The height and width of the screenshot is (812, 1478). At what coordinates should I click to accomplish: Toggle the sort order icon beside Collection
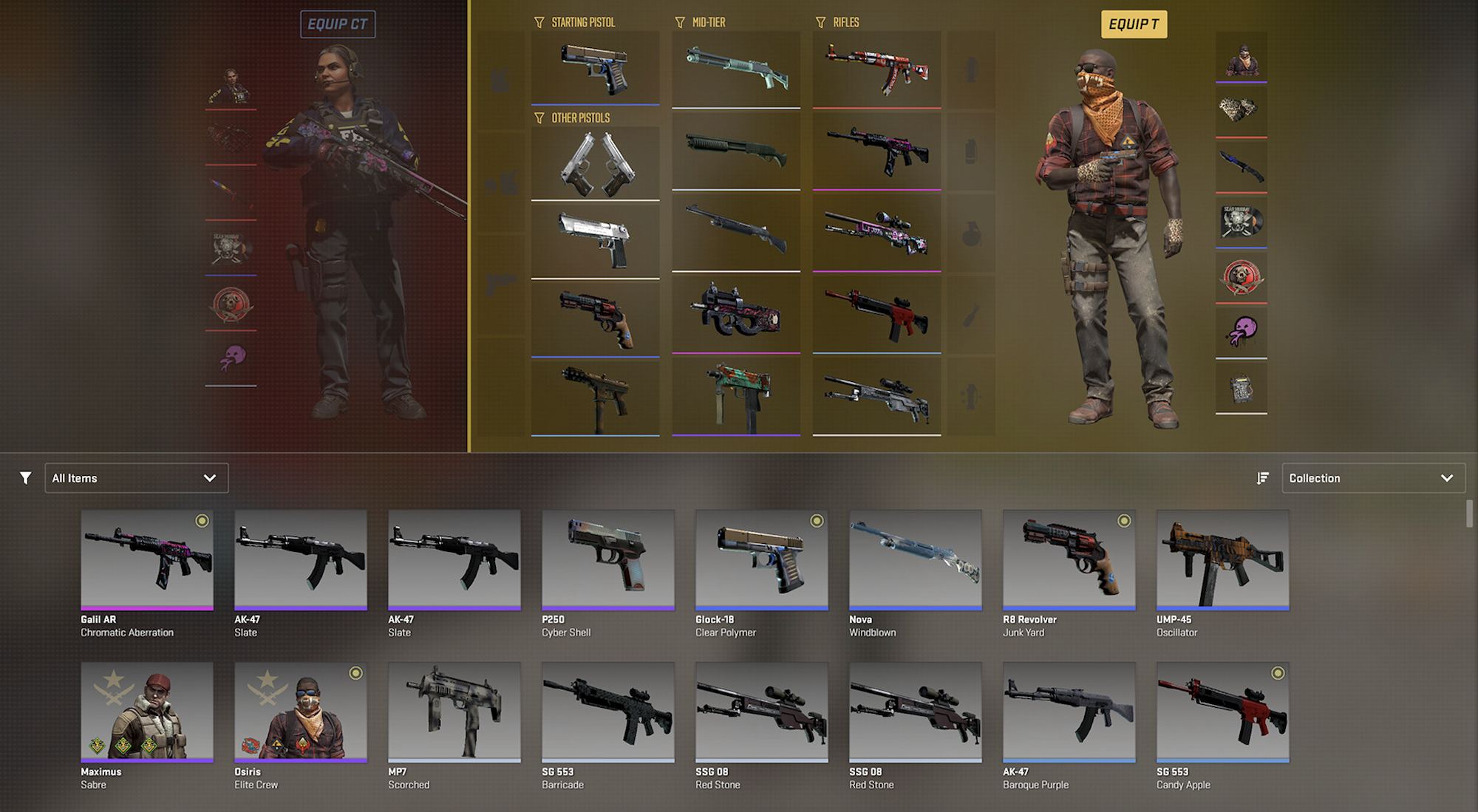[1263, 478]
